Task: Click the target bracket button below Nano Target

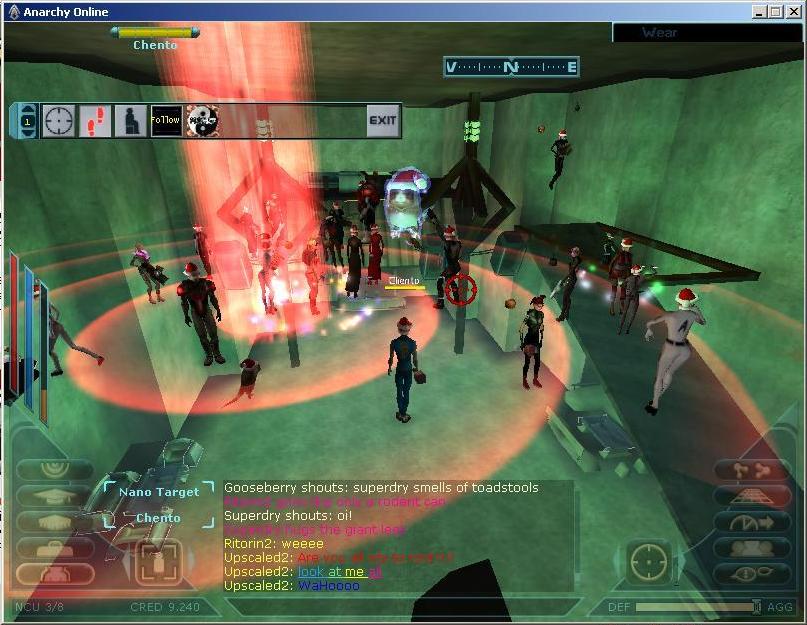Action: click(x=159, y=561)
